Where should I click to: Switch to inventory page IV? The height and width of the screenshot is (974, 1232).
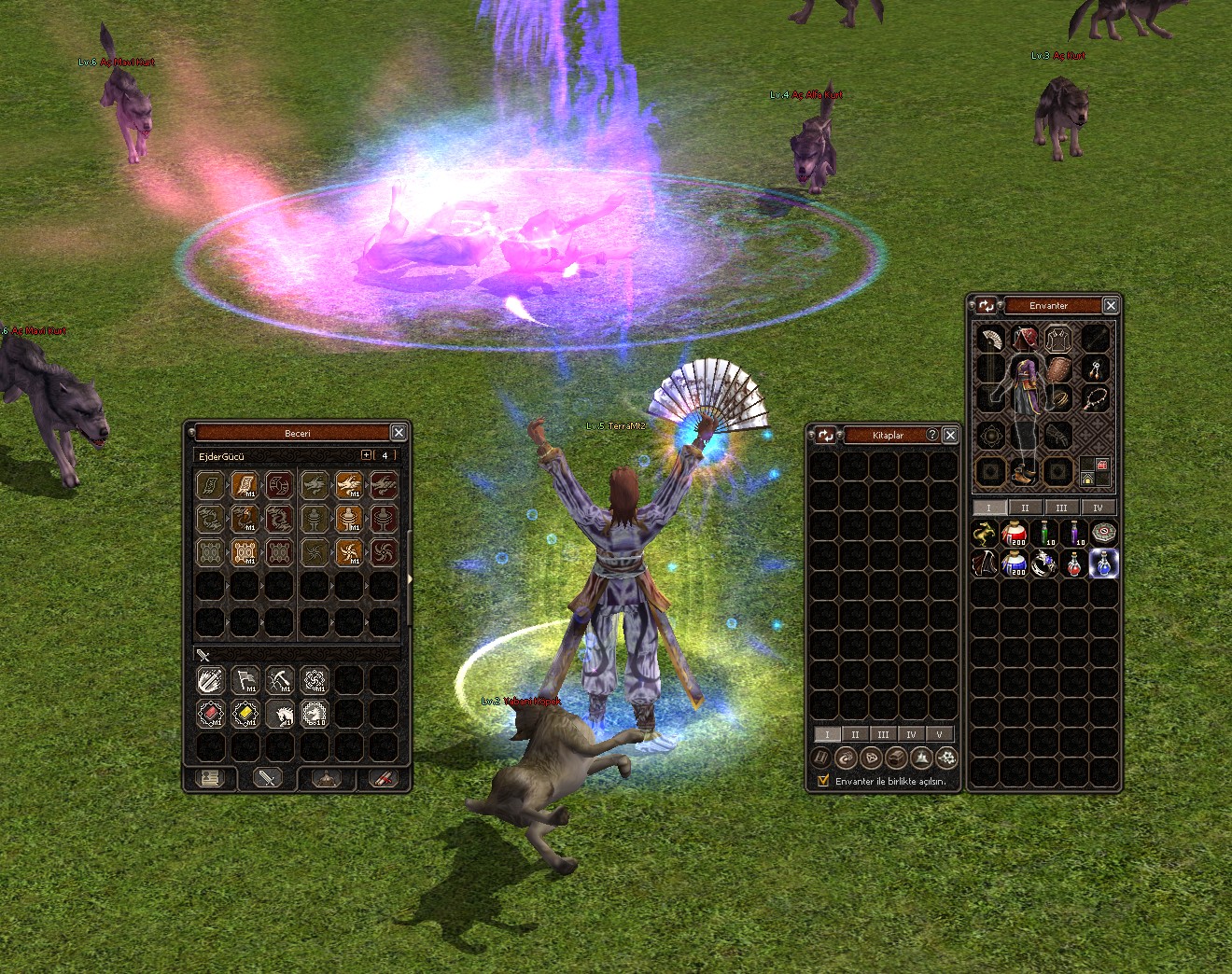[1098, 508]
